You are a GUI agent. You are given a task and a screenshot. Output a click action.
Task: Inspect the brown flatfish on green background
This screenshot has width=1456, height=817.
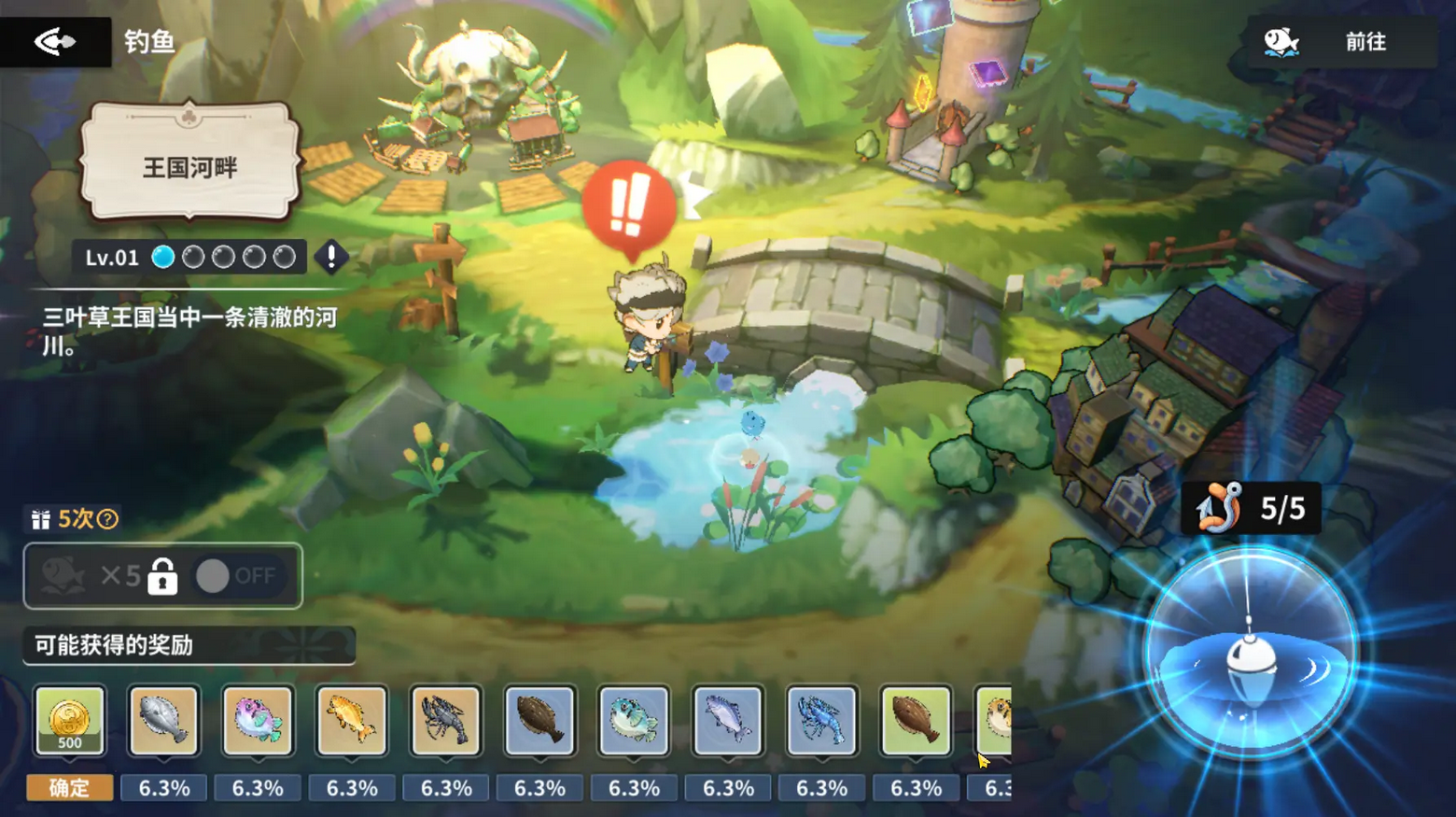click(x=916, y=720)
